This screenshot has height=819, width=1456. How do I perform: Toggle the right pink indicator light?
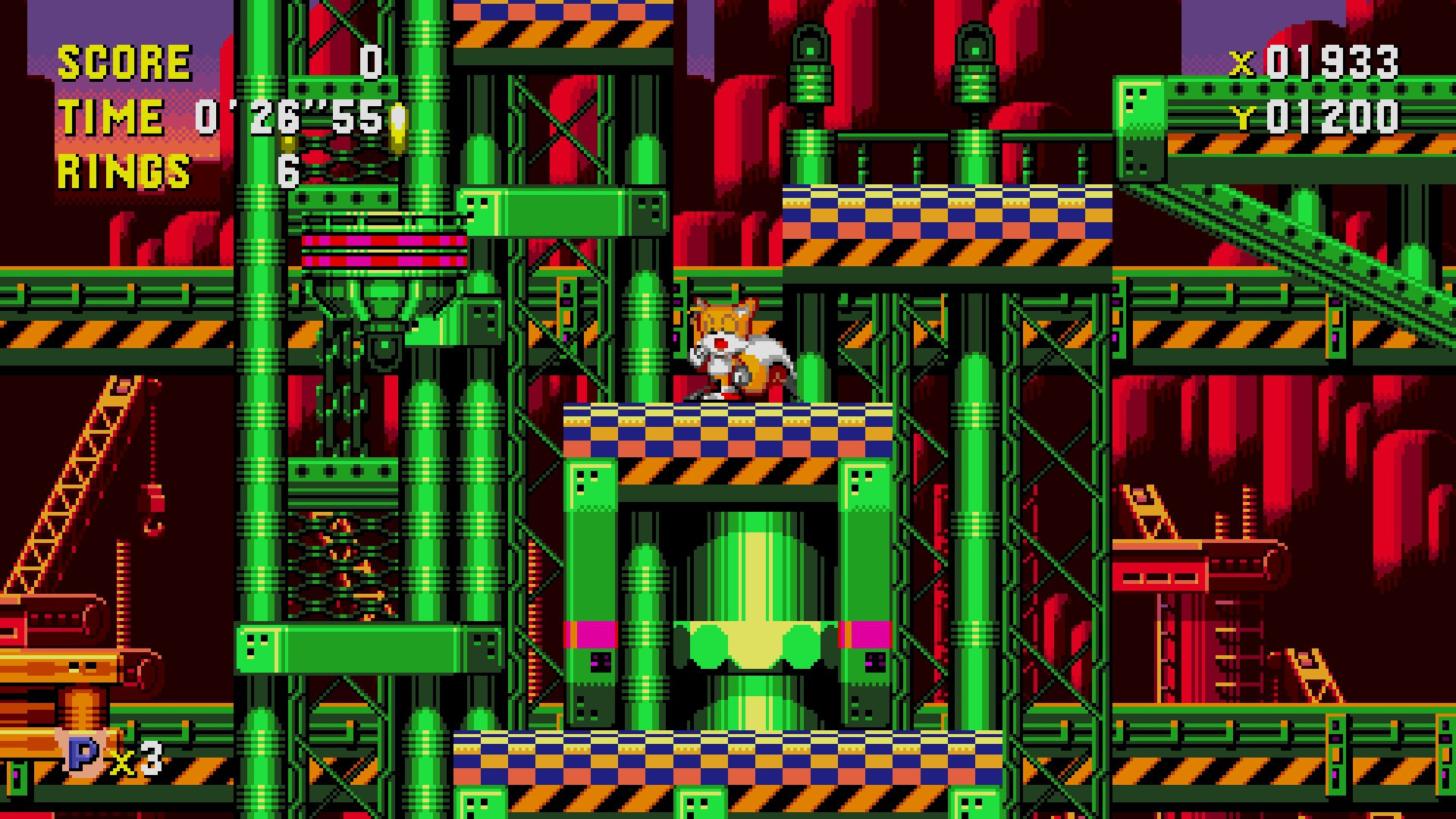[x=864, y=635]
